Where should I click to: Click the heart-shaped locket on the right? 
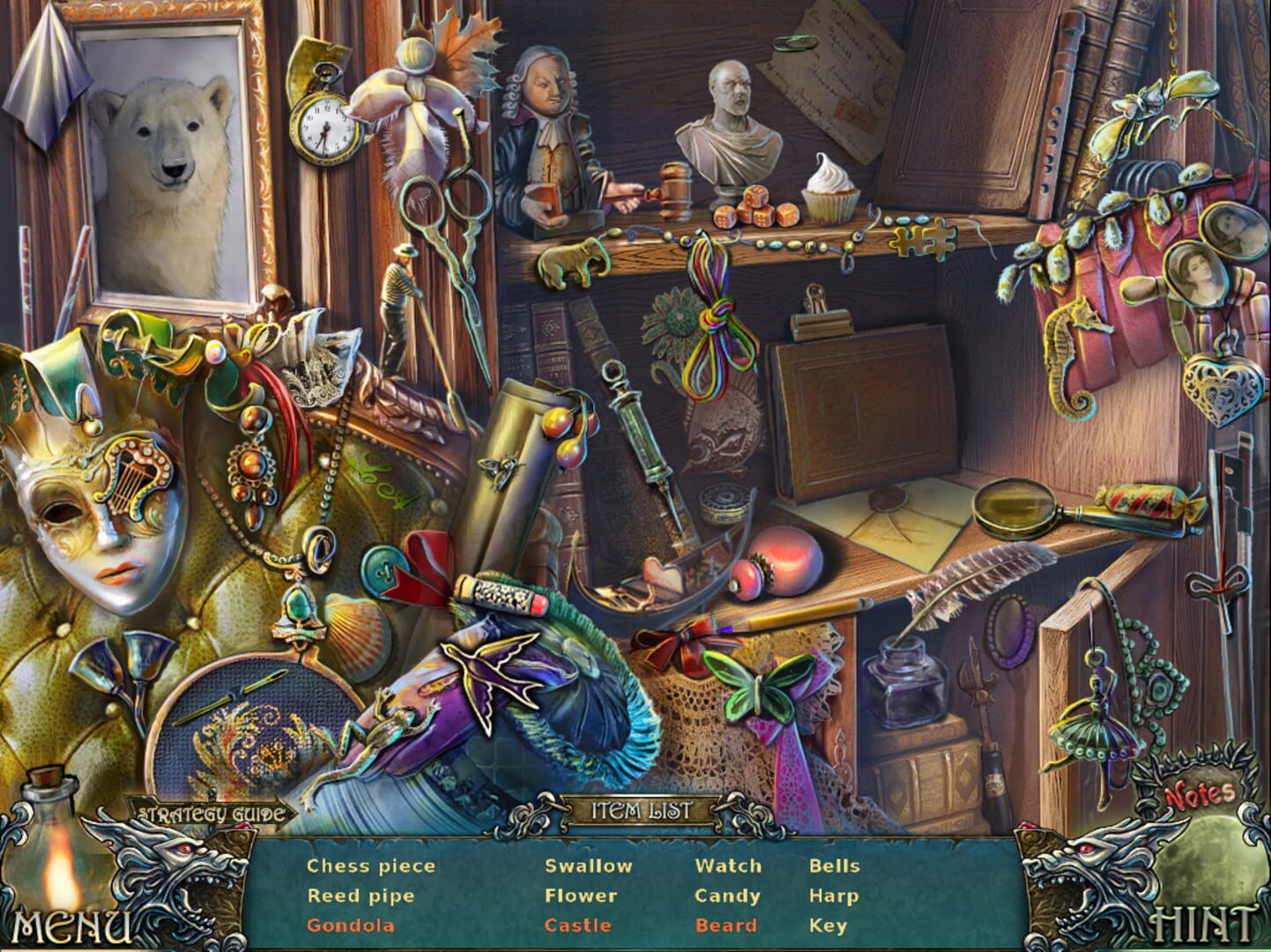[1223, 388]
